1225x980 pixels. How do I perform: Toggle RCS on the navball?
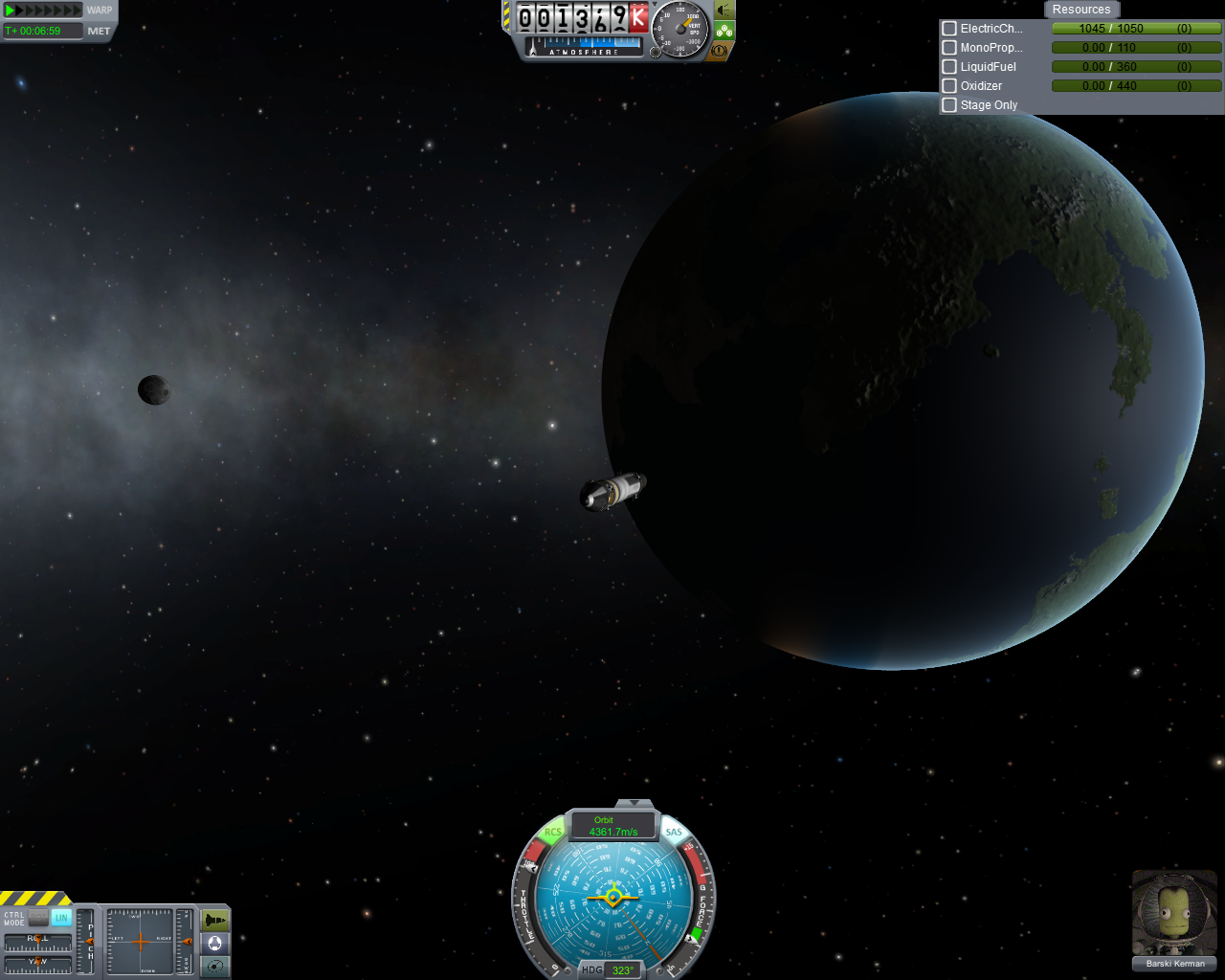pyautogui.click(x=553, y=833)
